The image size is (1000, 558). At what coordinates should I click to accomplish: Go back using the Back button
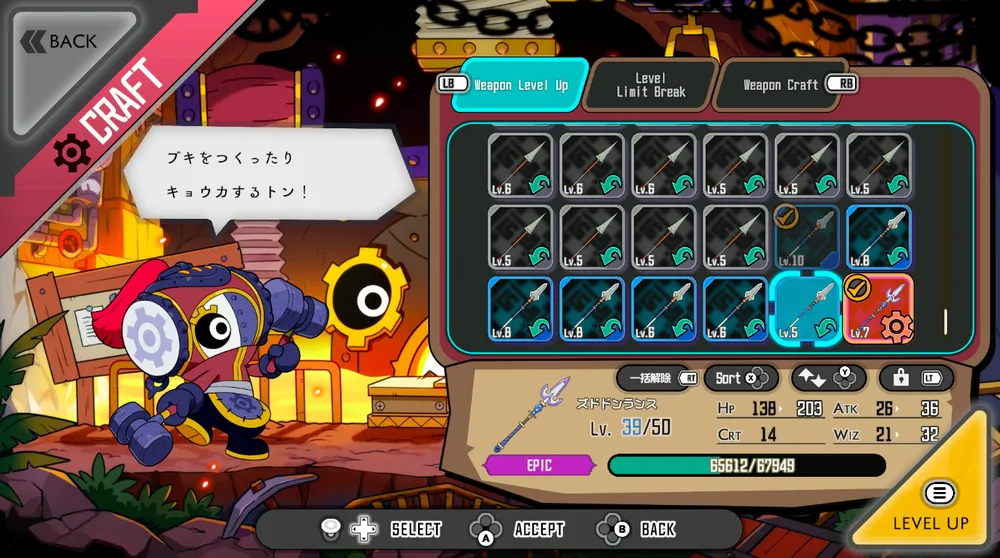tap(60, 42)
